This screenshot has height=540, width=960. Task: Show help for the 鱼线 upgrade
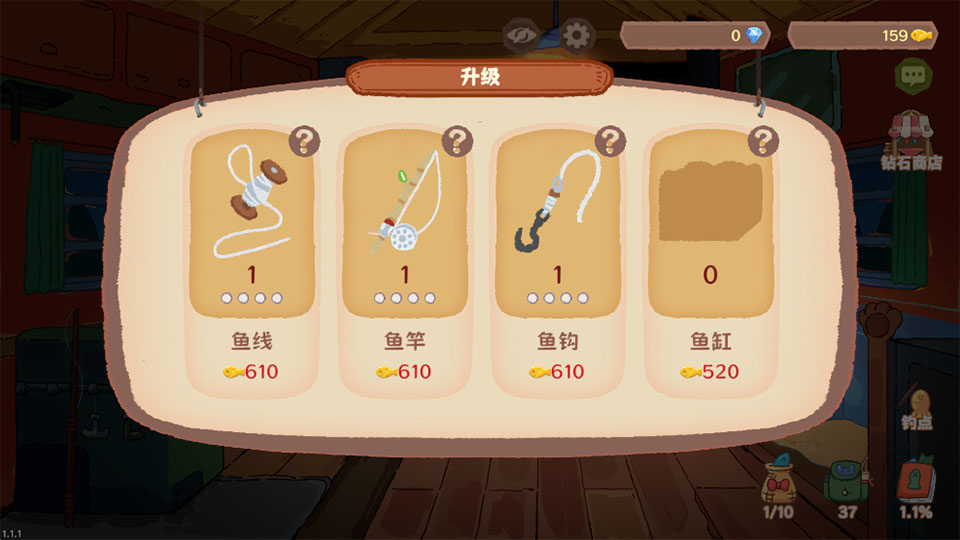[x=304, y=141]
